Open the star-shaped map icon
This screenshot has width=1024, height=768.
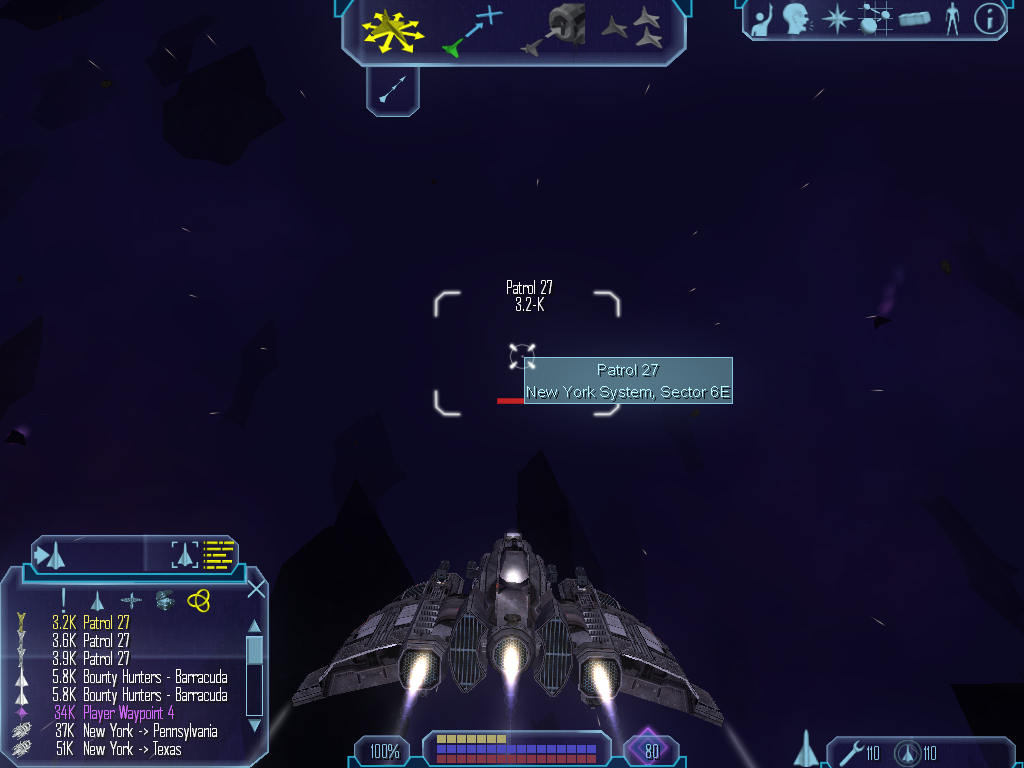click(x=836, y=19)
